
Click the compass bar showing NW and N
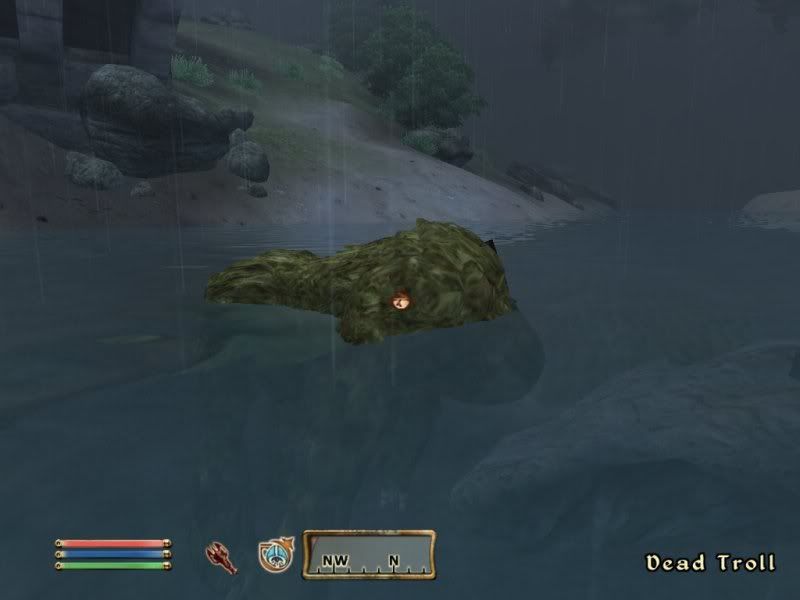click(x=369, y=556)
